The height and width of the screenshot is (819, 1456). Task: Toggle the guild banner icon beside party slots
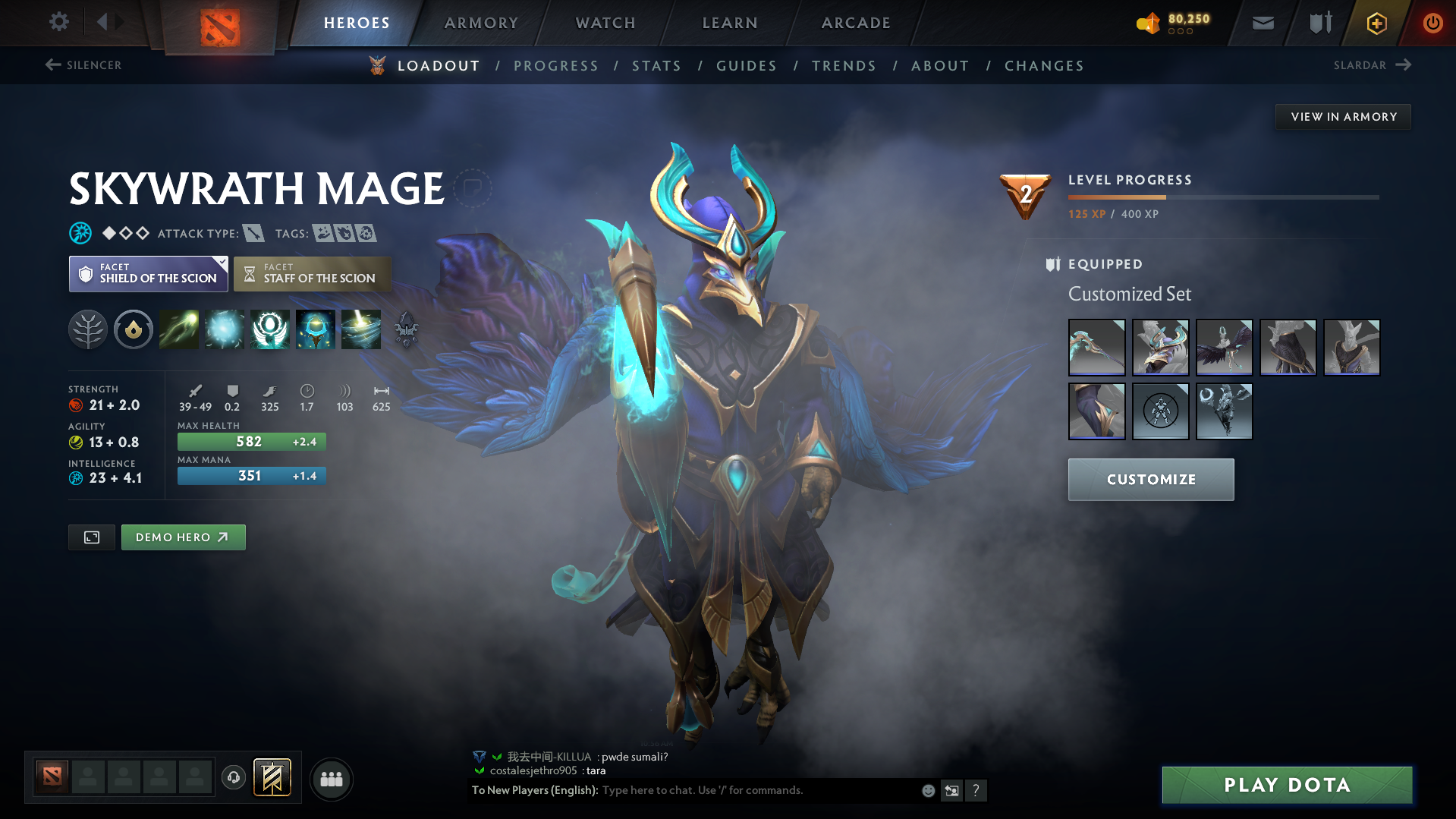[271, 778]
